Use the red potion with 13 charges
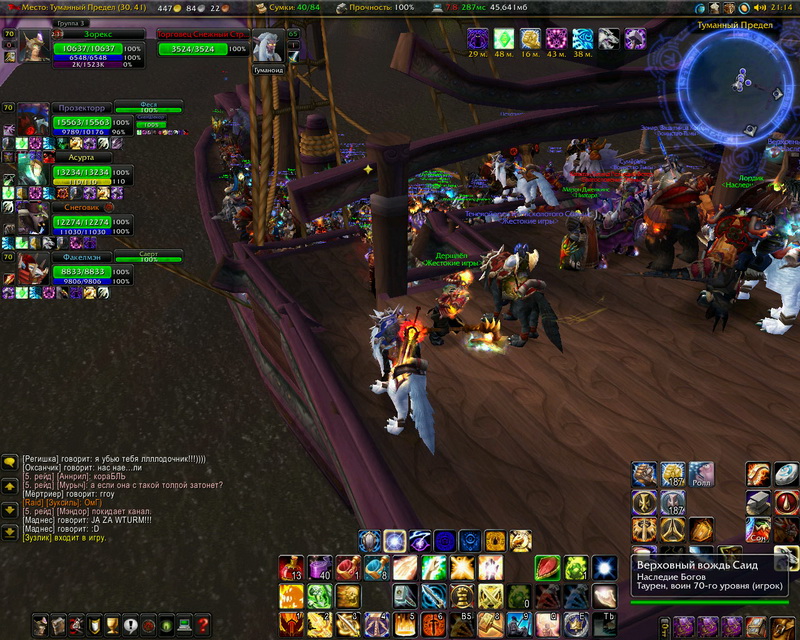 click(x=291, y=568)
